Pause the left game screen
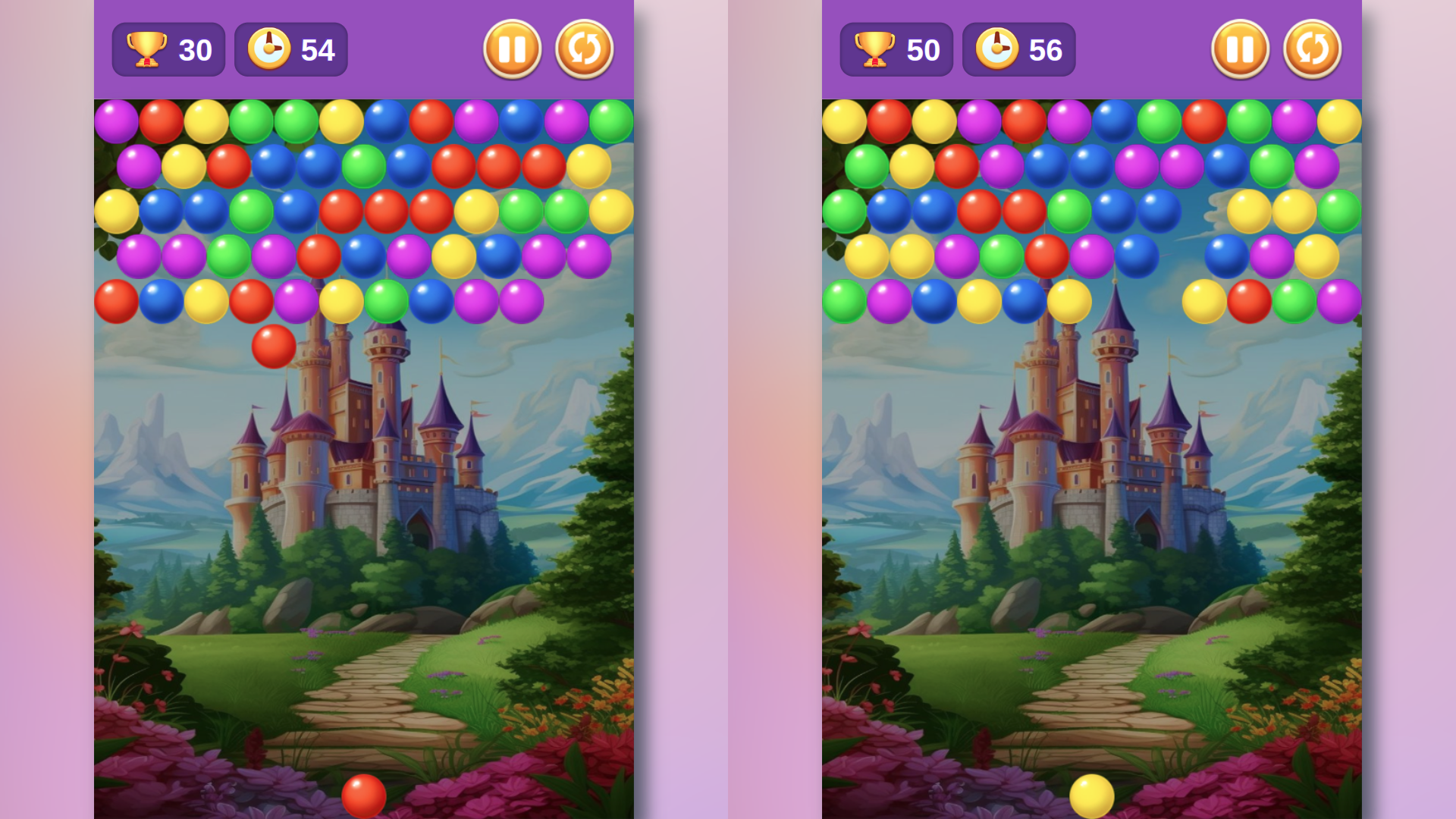Image resolution: width=1456 pixels, height=819 pixels. tap(512, 49)
